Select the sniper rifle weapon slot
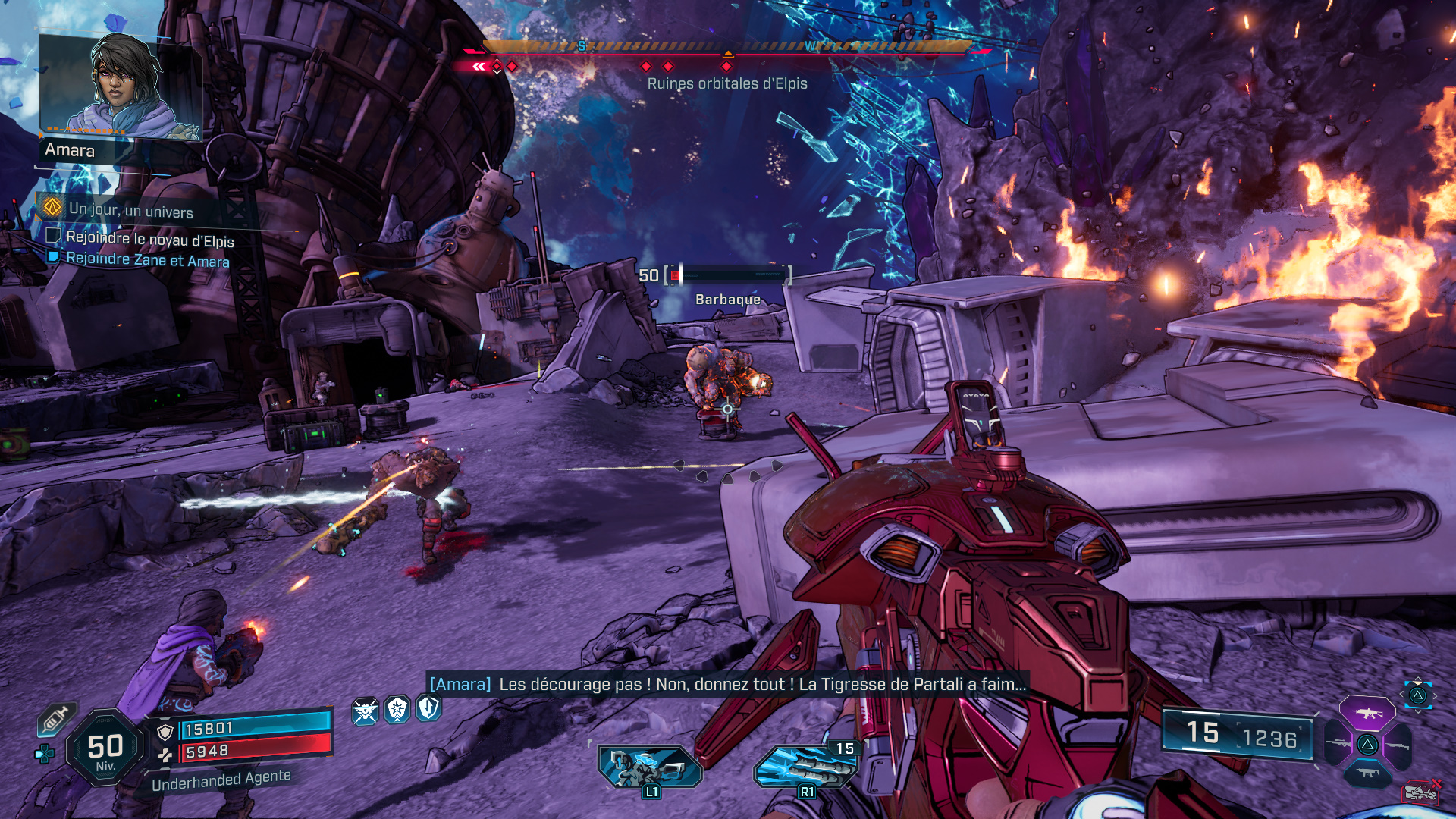Viewport: 1456px width, 819px height. [1337, 743]
